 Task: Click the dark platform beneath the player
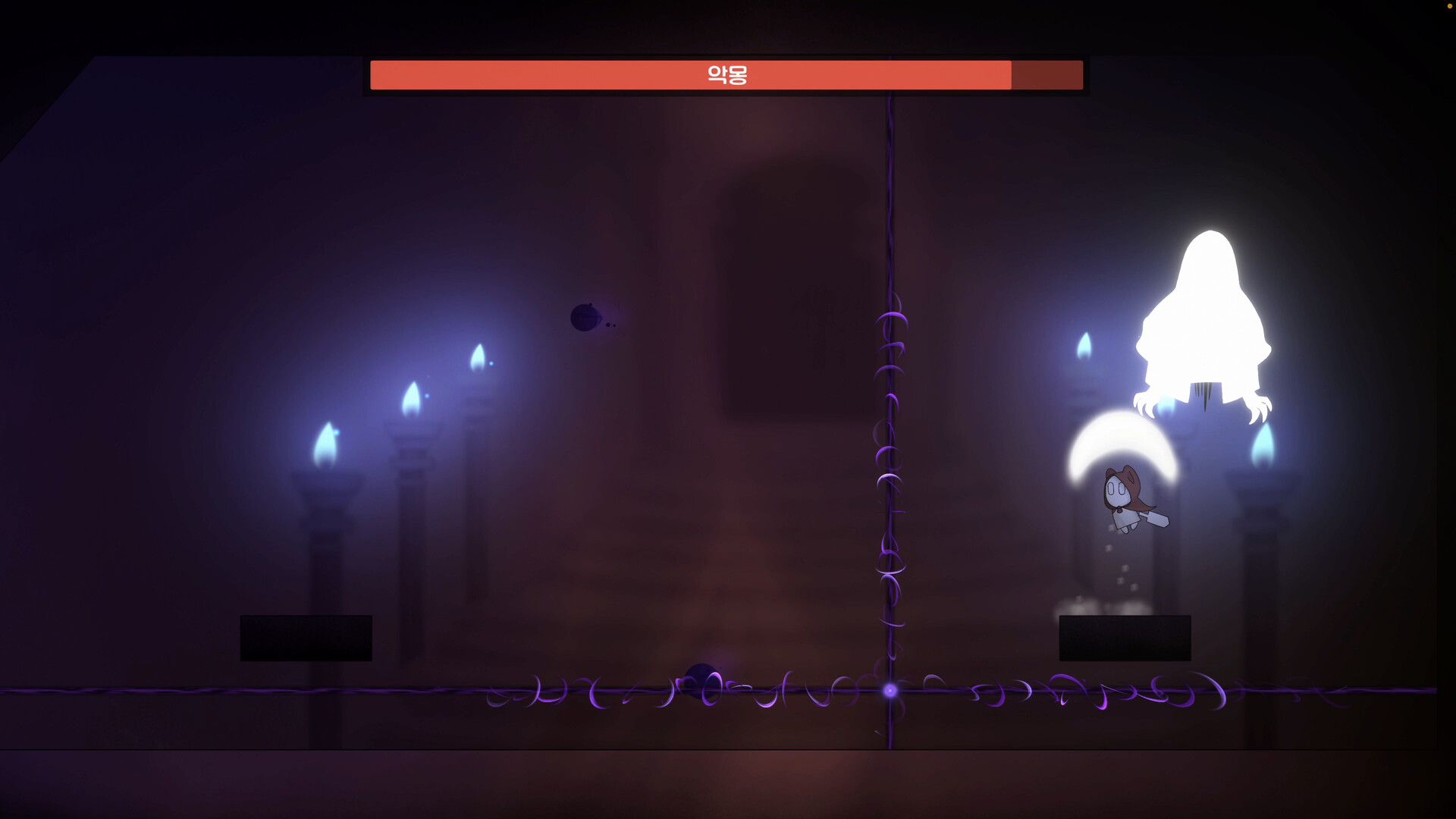tap(1125, 637)
